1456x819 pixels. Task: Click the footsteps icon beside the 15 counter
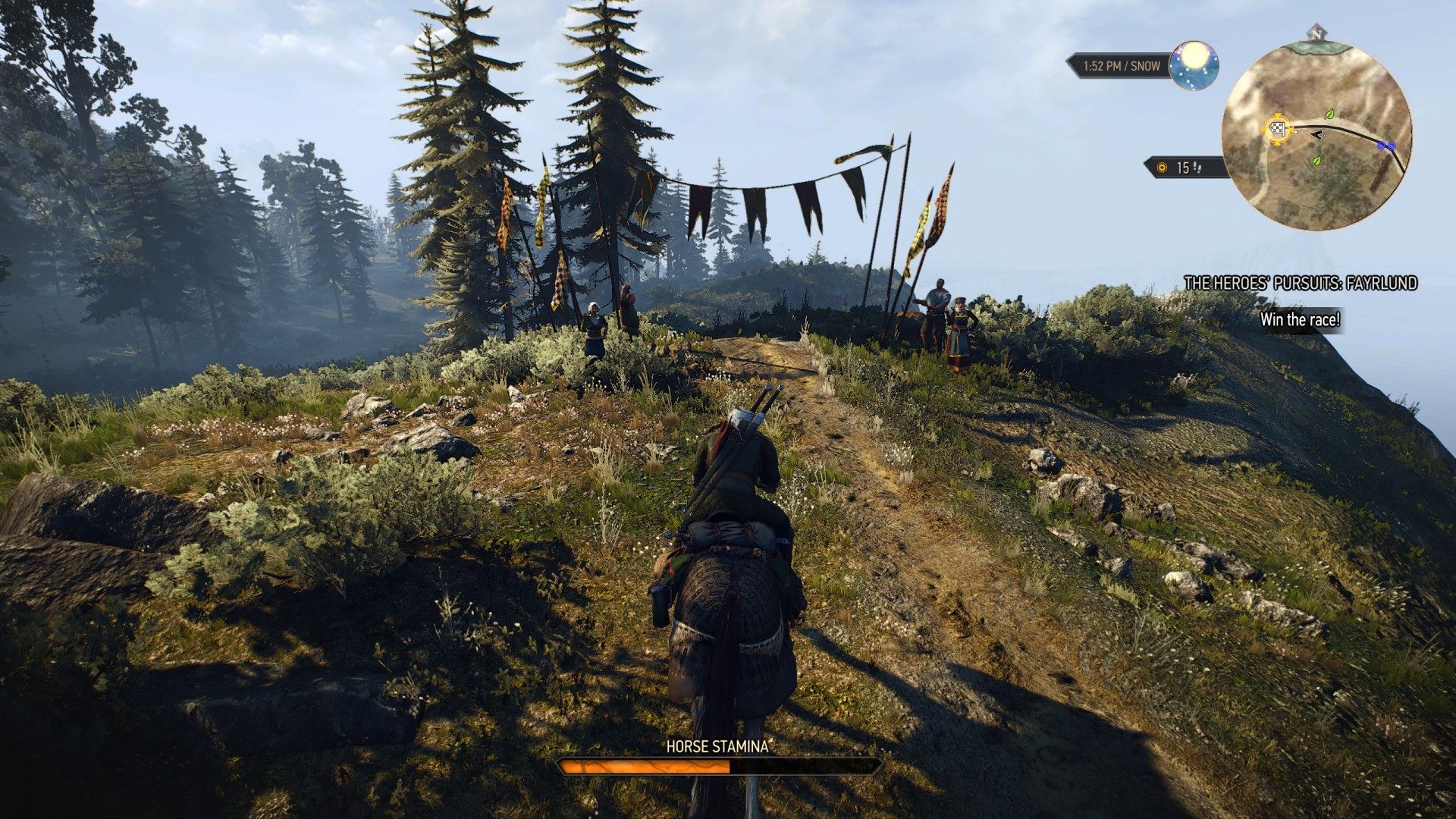click(x=1198, y=168)
